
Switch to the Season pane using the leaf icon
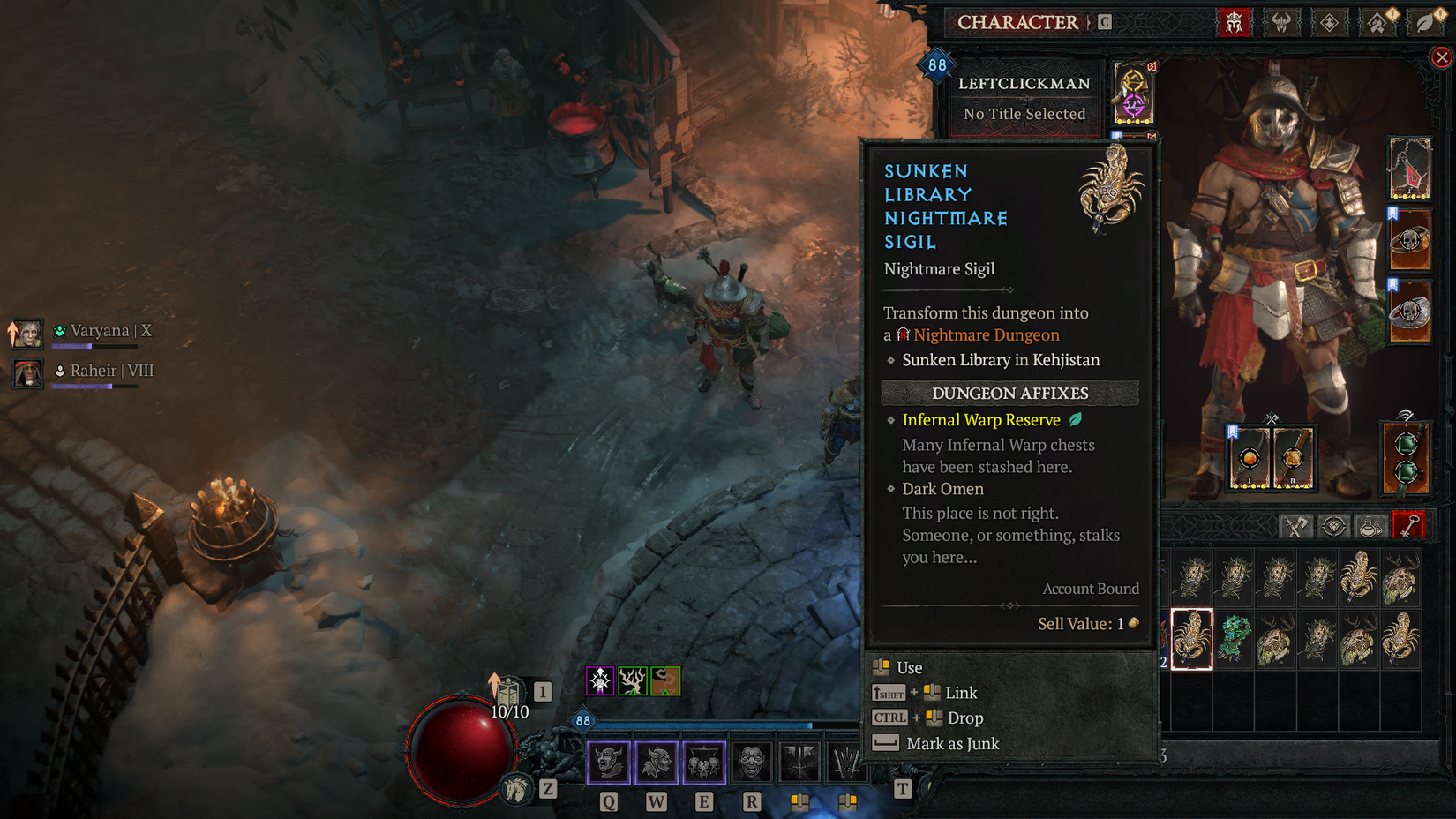point(1424,23)
